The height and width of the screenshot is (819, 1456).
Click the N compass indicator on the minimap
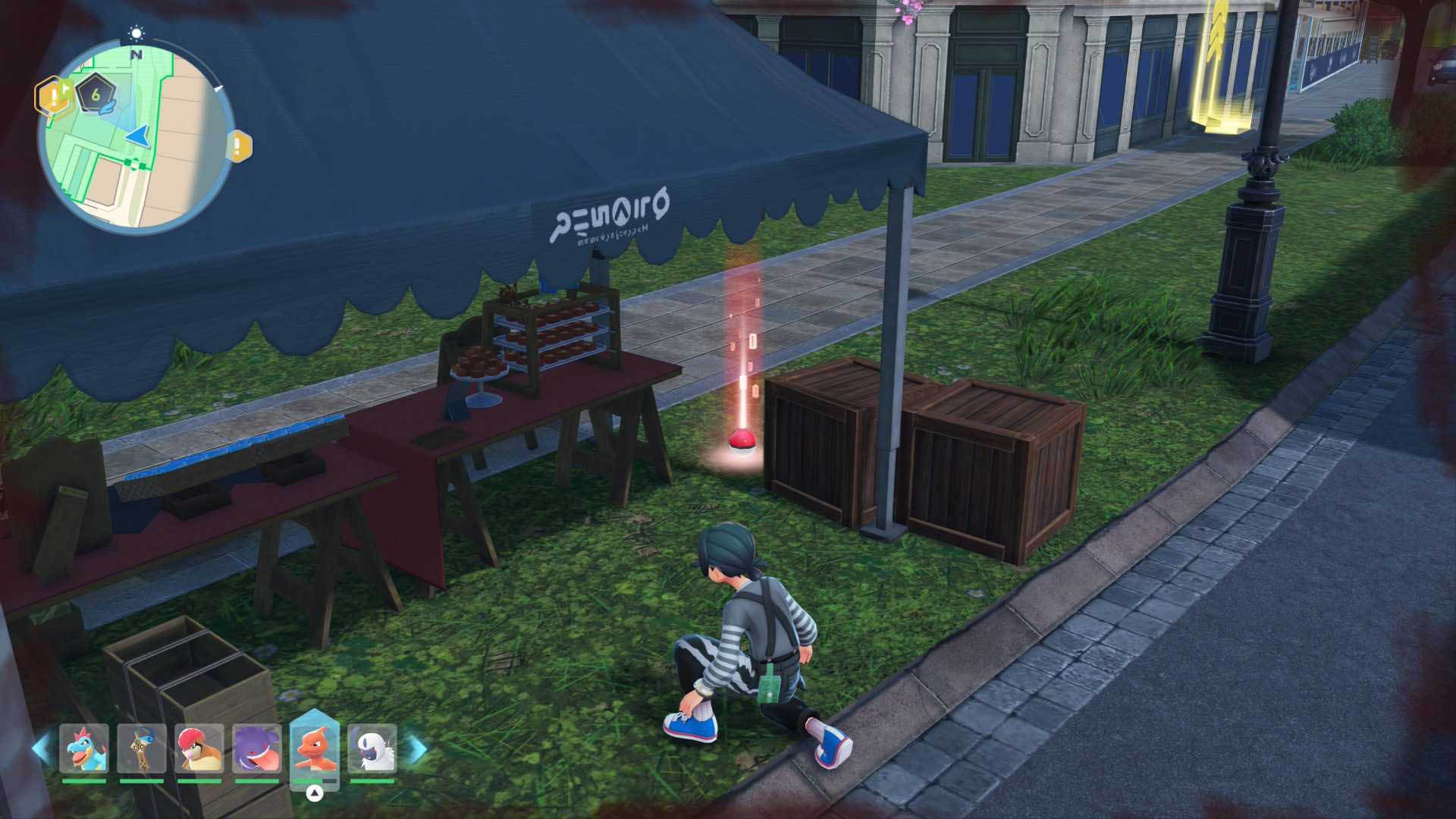coord(136,56)
